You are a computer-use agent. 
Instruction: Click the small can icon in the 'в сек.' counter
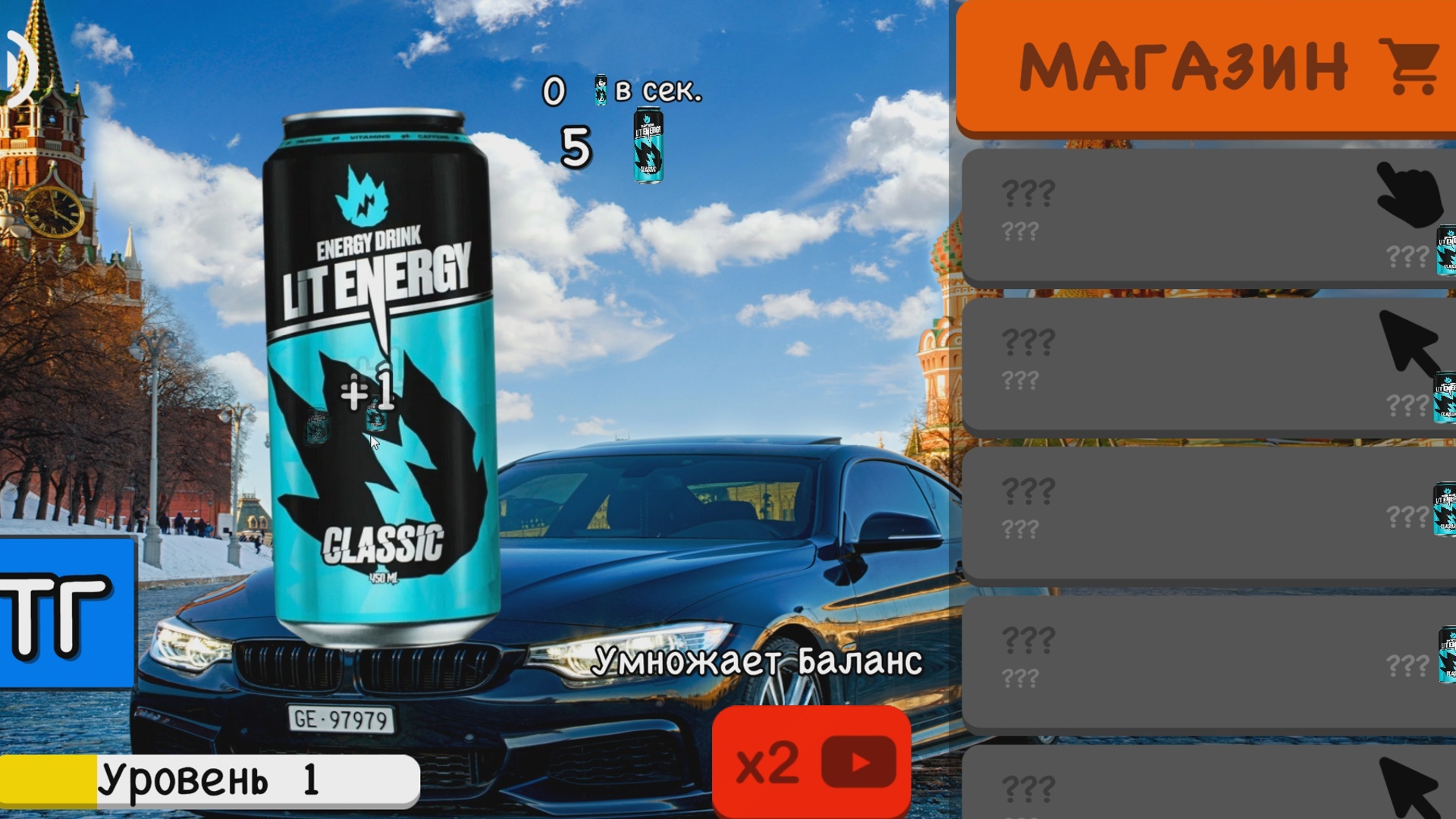600,91
